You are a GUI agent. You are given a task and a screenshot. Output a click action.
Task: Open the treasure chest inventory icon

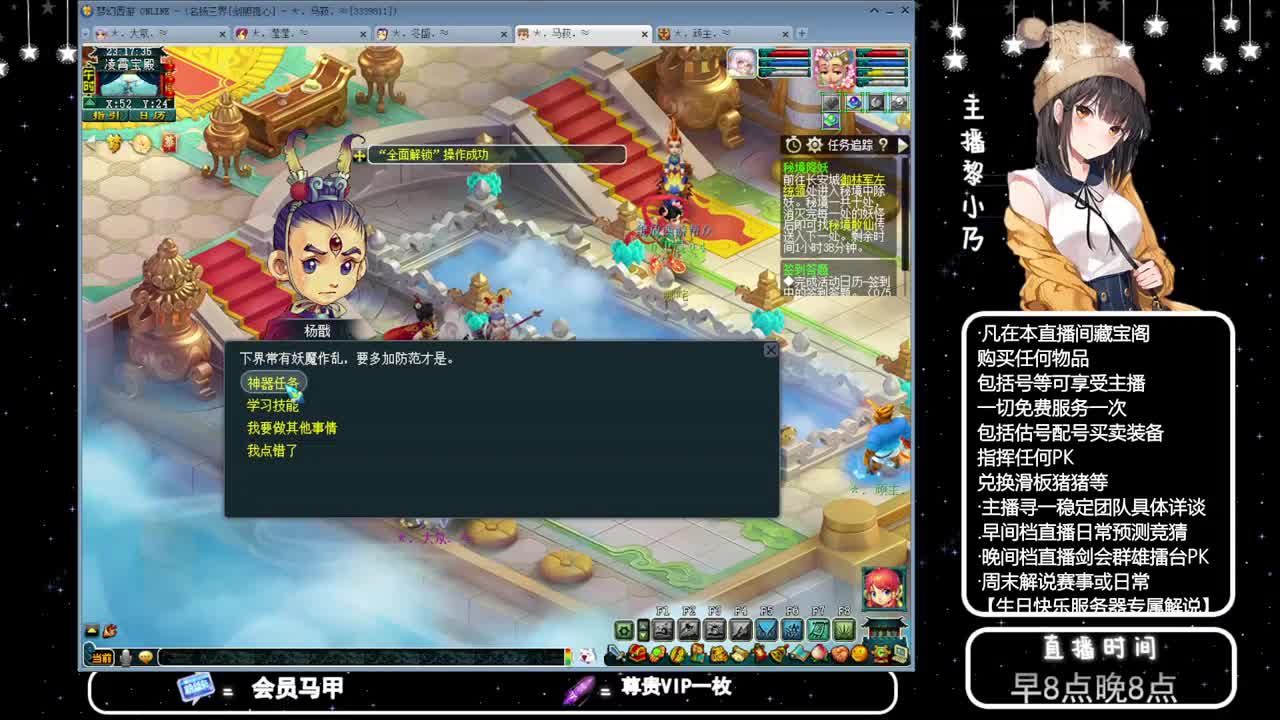click(638, 652)
